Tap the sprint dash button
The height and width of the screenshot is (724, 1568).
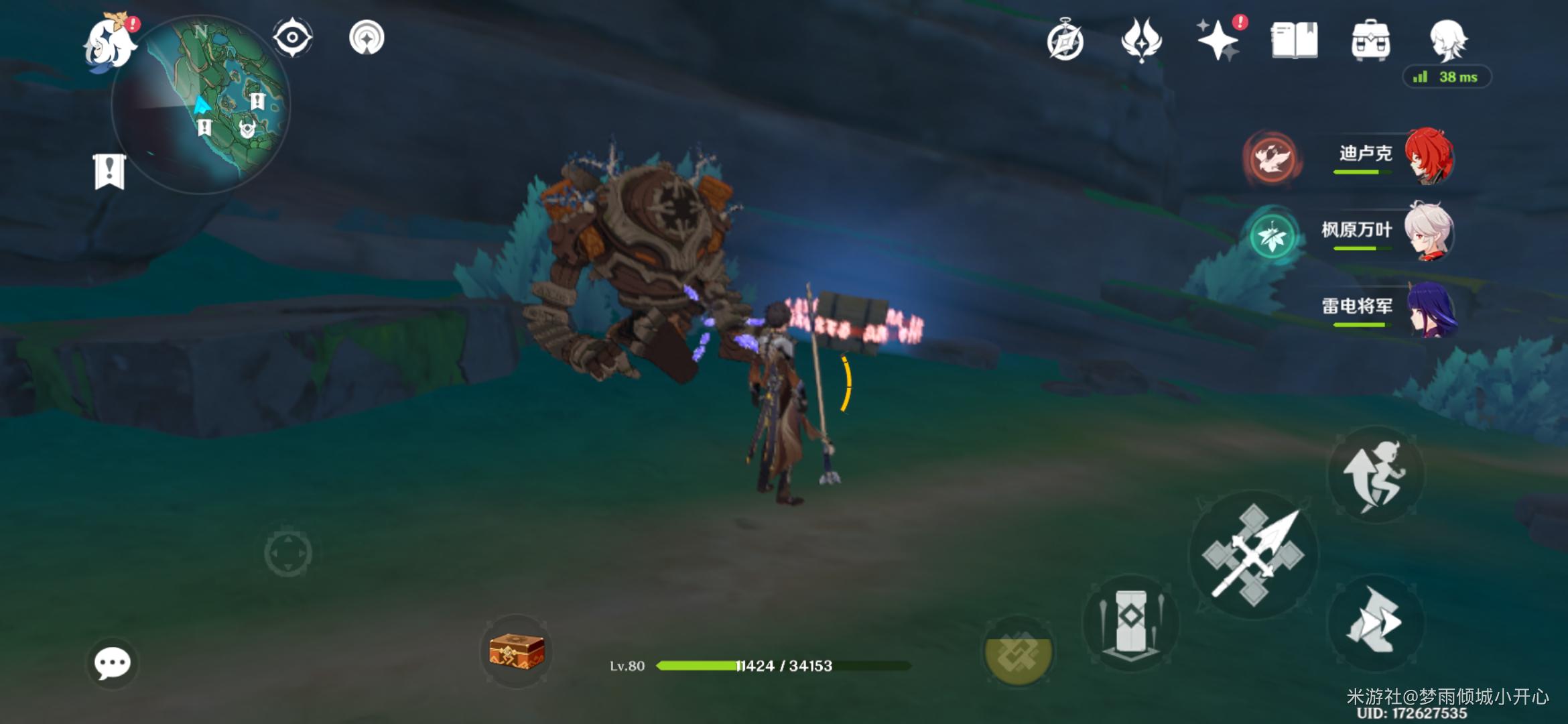pos(1375,622)
